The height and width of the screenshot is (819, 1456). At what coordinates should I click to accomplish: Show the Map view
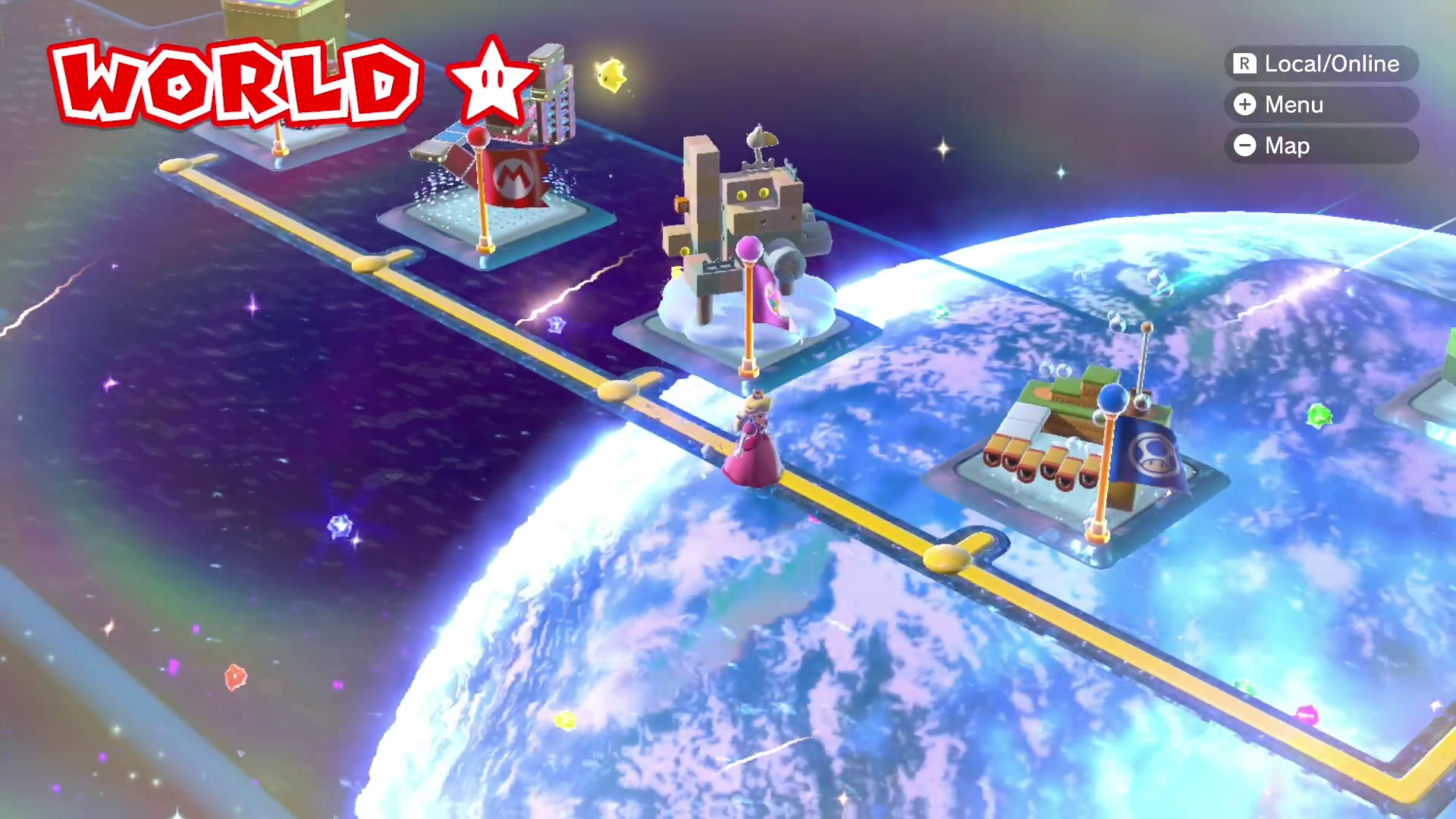coord(1320,146)
